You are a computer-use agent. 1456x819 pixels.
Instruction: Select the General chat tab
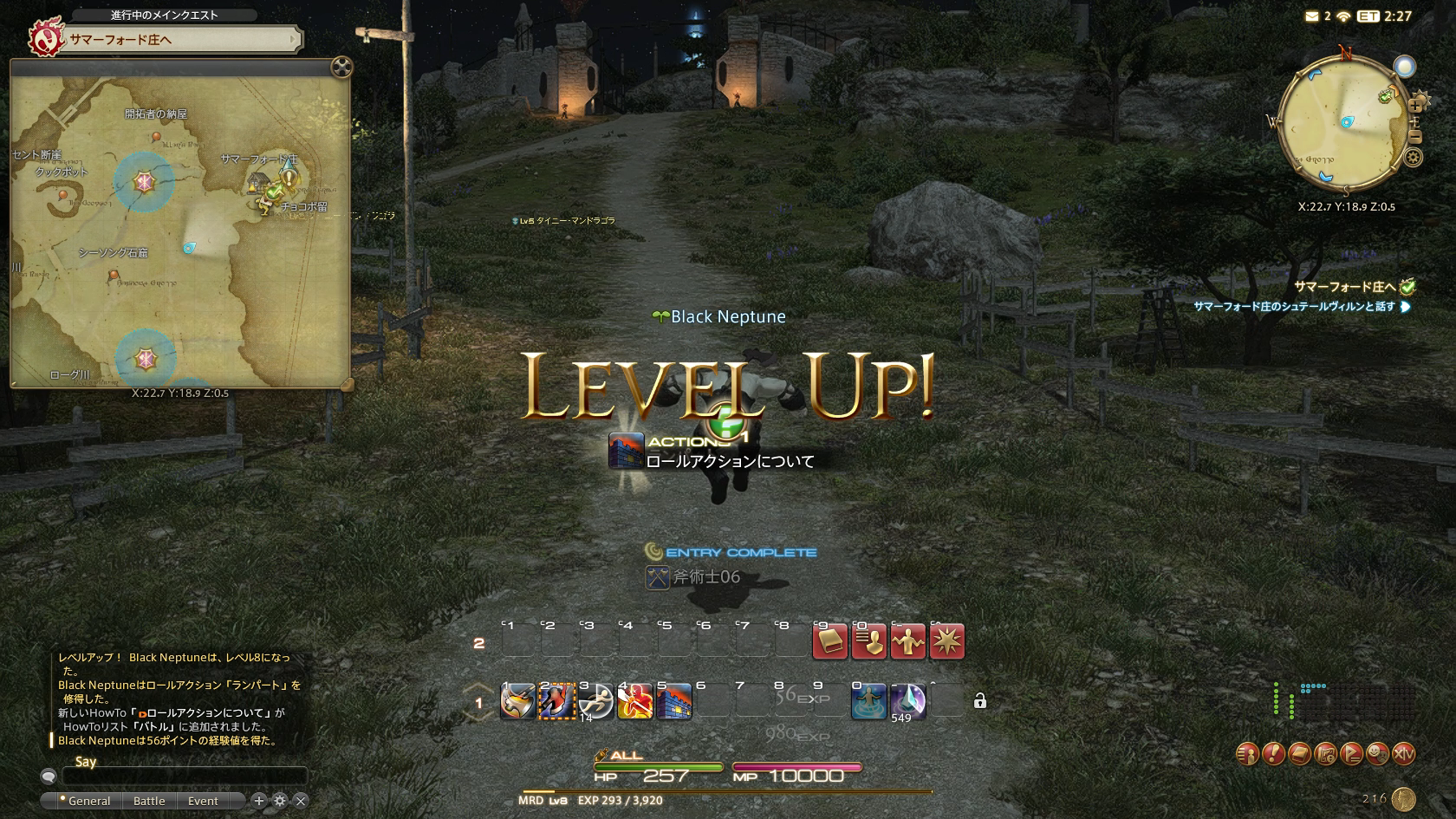tap(88, 801)
